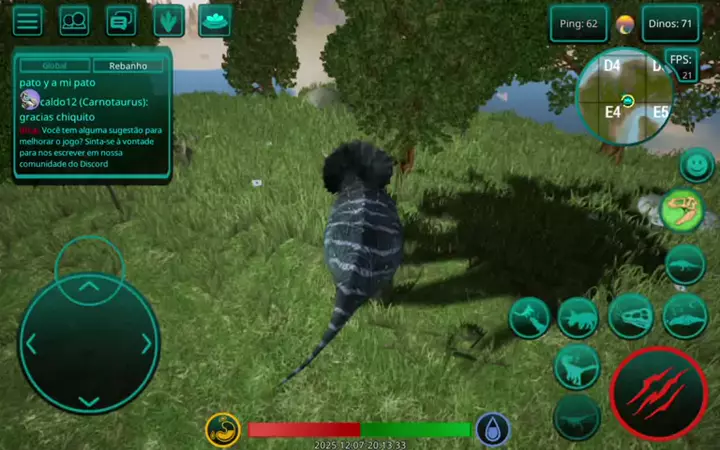720x450 pixels.
Task: Tap the movement pad right arrow
Action: [x=147, y=344]
